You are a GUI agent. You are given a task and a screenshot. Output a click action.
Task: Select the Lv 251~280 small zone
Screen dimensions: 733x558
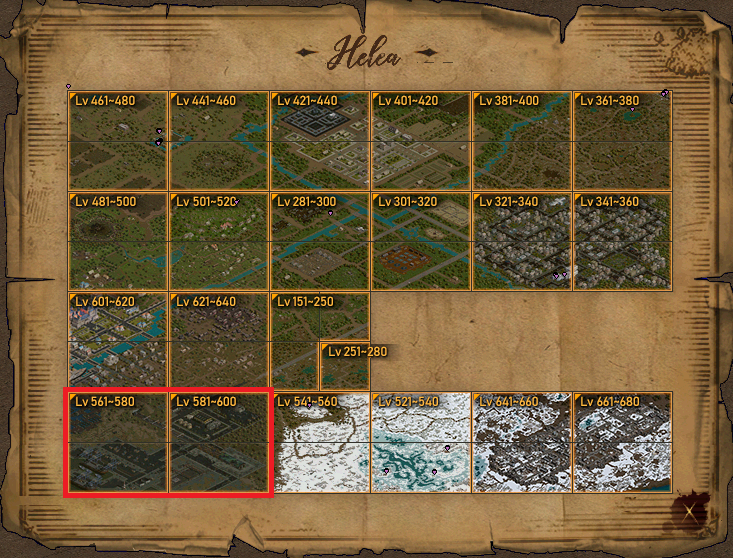345,367
